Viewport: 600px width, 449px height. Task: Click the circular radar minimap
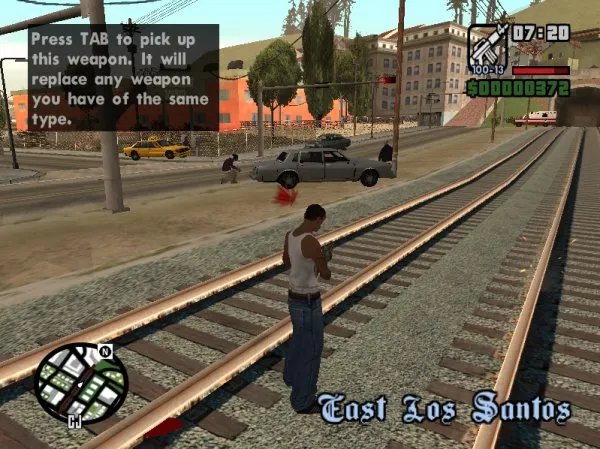point(81,383)
